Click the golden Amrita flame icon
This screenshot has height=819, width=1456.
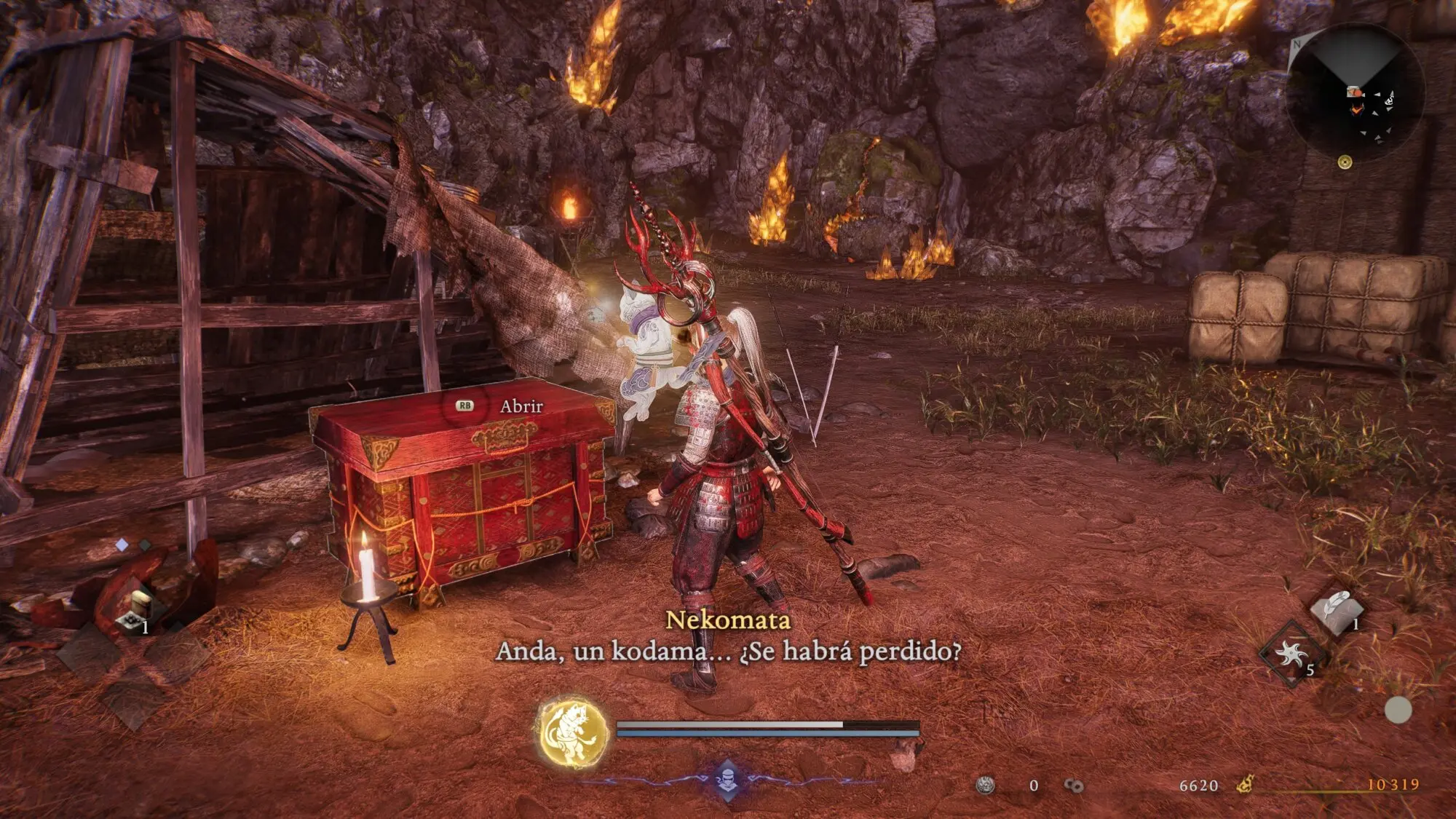point(1246,784)
